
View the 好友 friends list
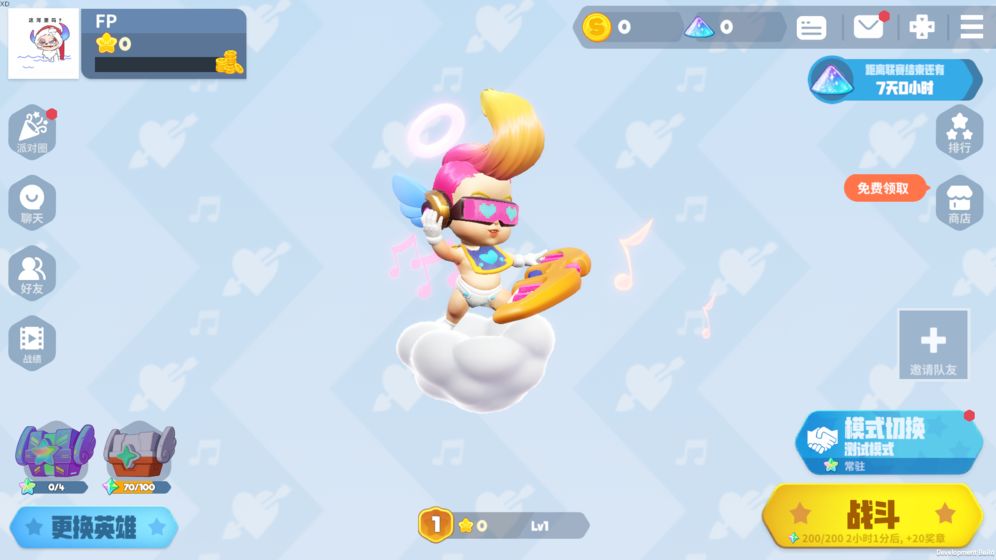32,273
